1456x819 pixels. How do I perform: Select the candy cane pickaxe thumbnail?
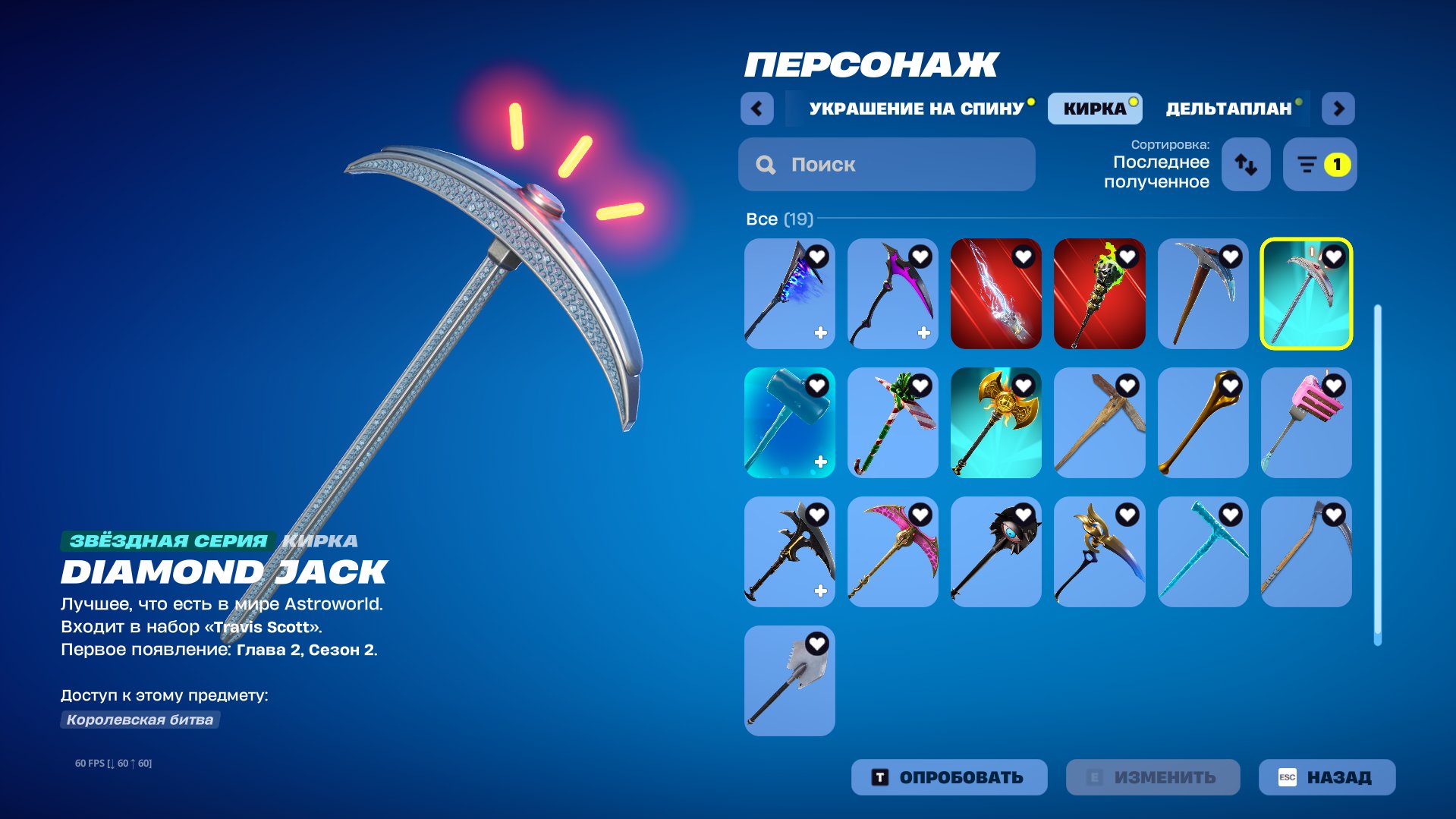(x=892, y=423)
